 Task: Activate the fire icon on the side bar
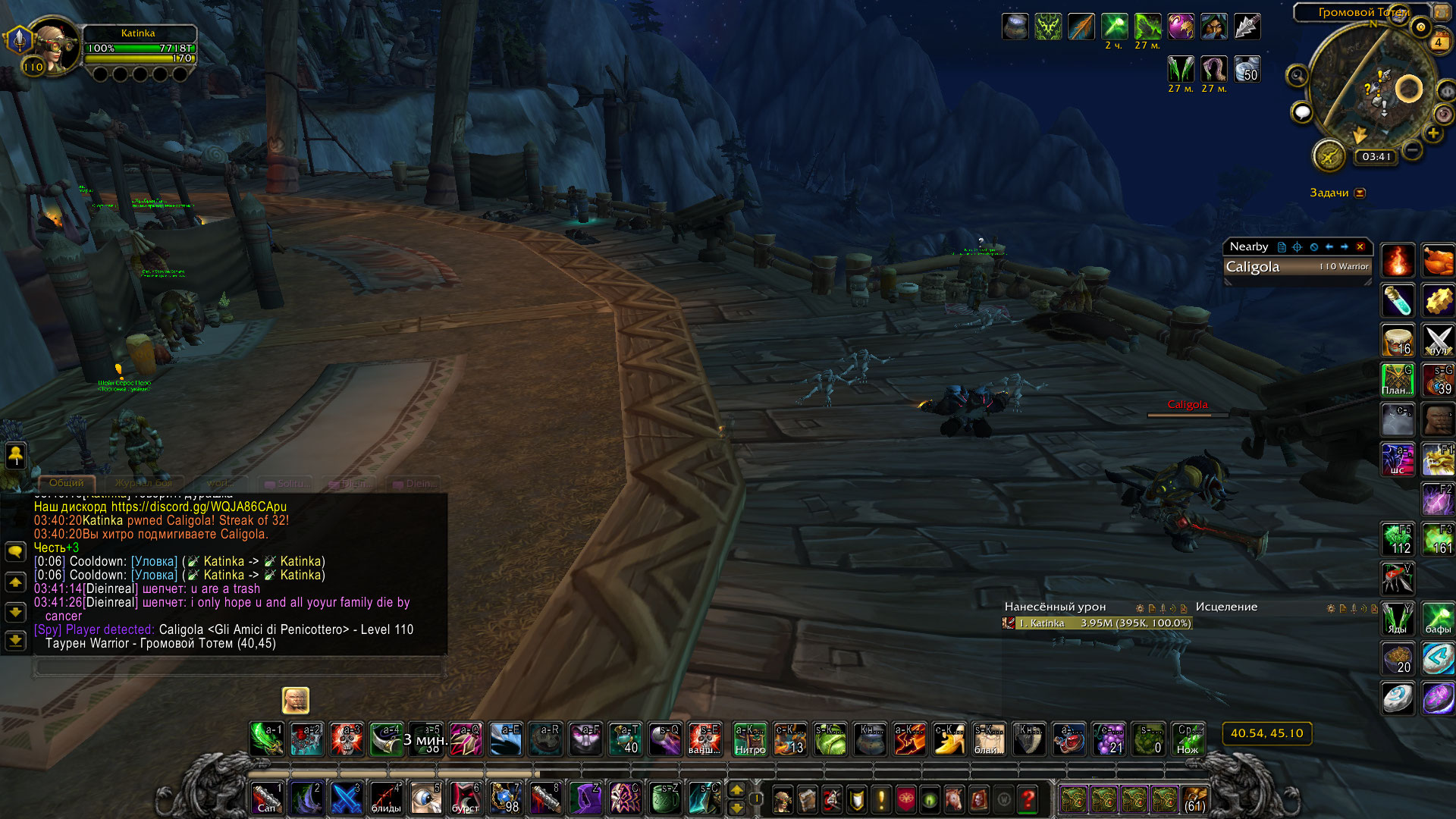point(1397,262)
